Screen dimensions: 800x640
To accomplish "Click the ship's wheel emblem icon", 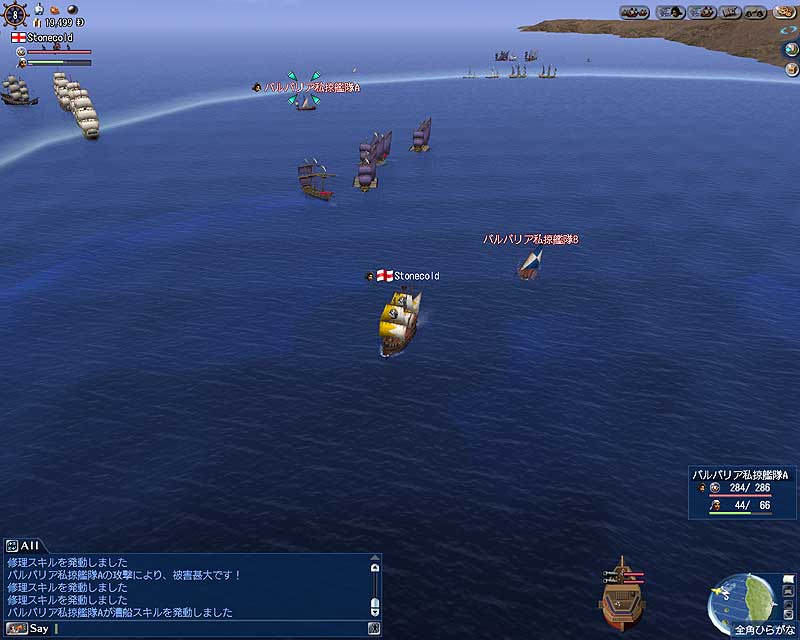I will (15, 14).
